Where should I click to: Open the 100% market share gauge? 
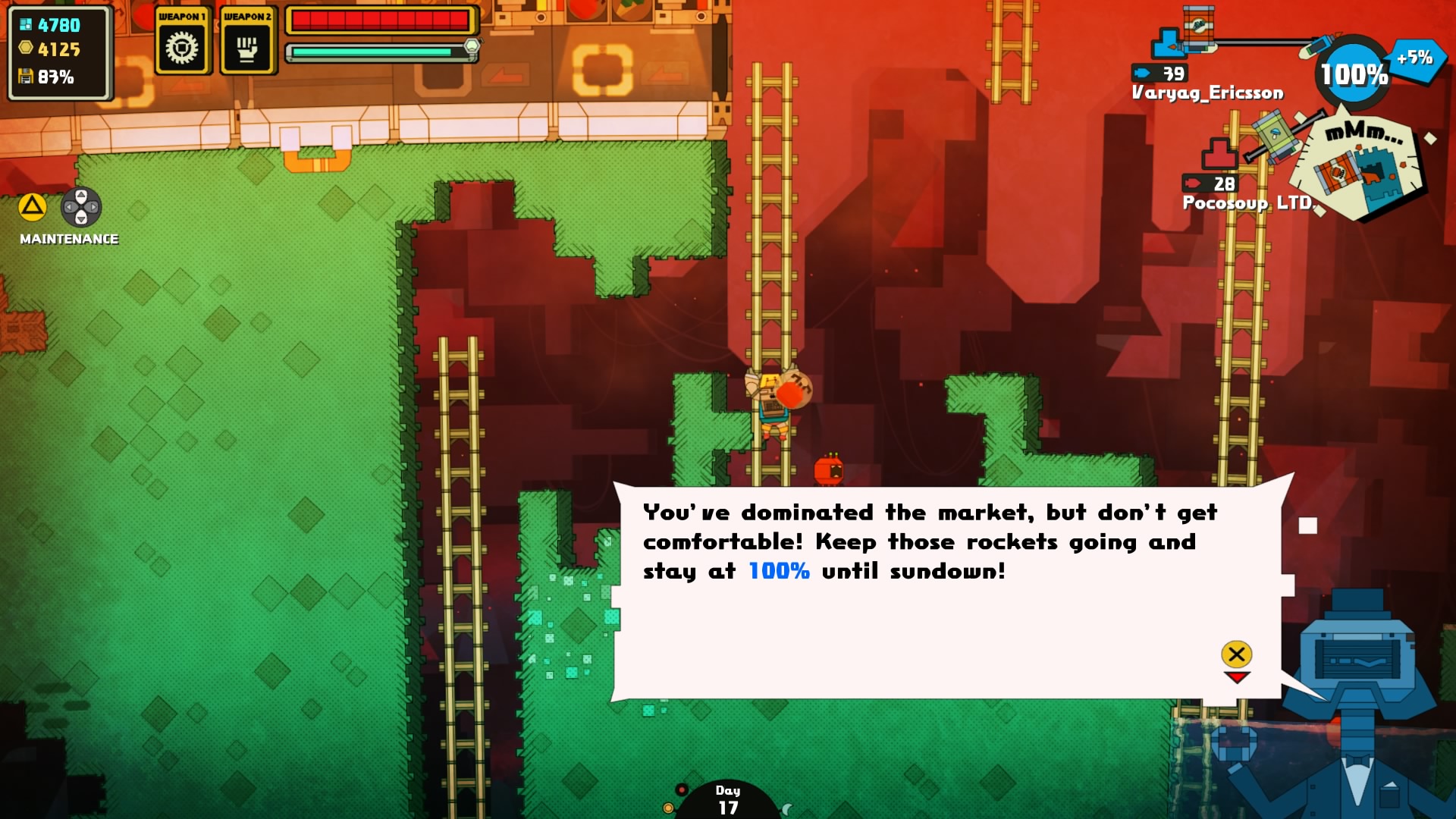click(1354, 74)
